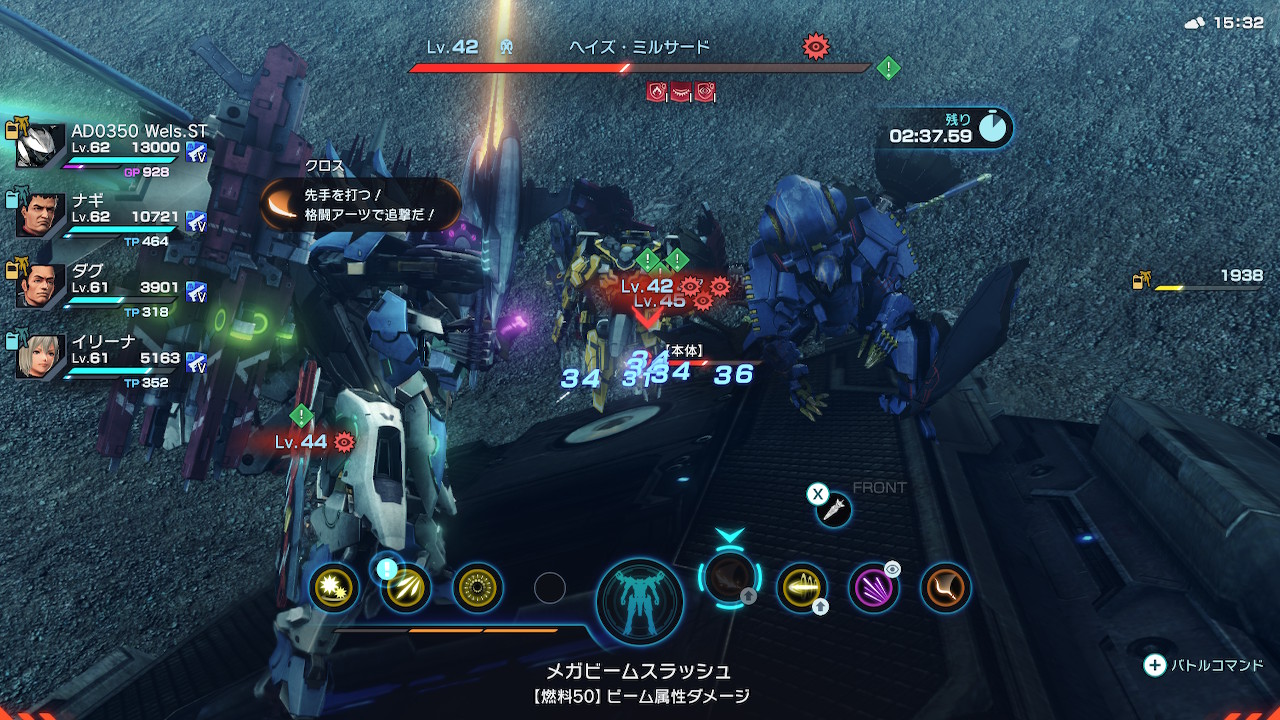Select the central cyan Skell icon
This screenshot has height=720, width=1280.
(x=640, y=602)
